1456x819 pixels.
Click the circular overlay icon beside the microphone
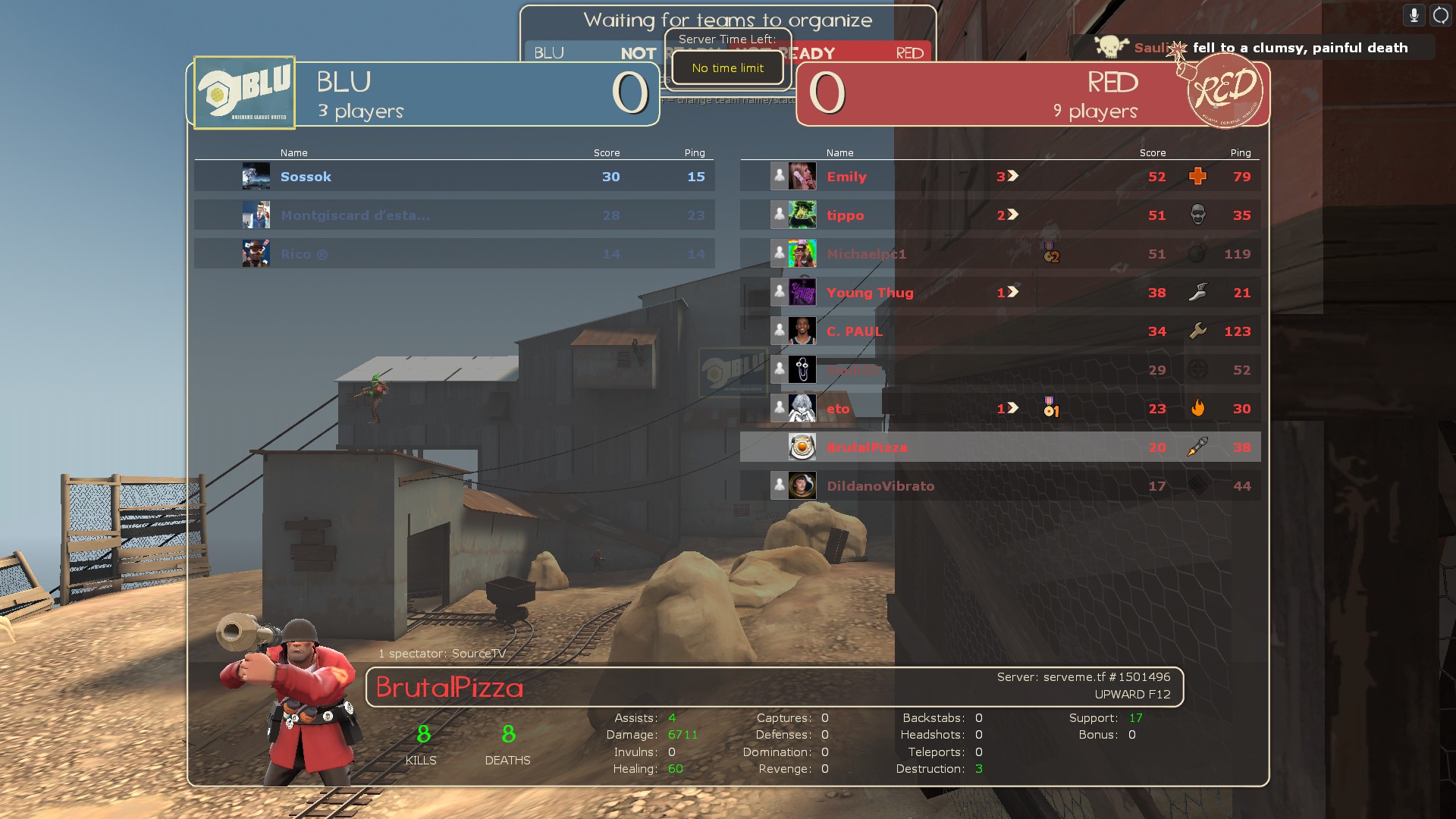[x=1440, y=15]
